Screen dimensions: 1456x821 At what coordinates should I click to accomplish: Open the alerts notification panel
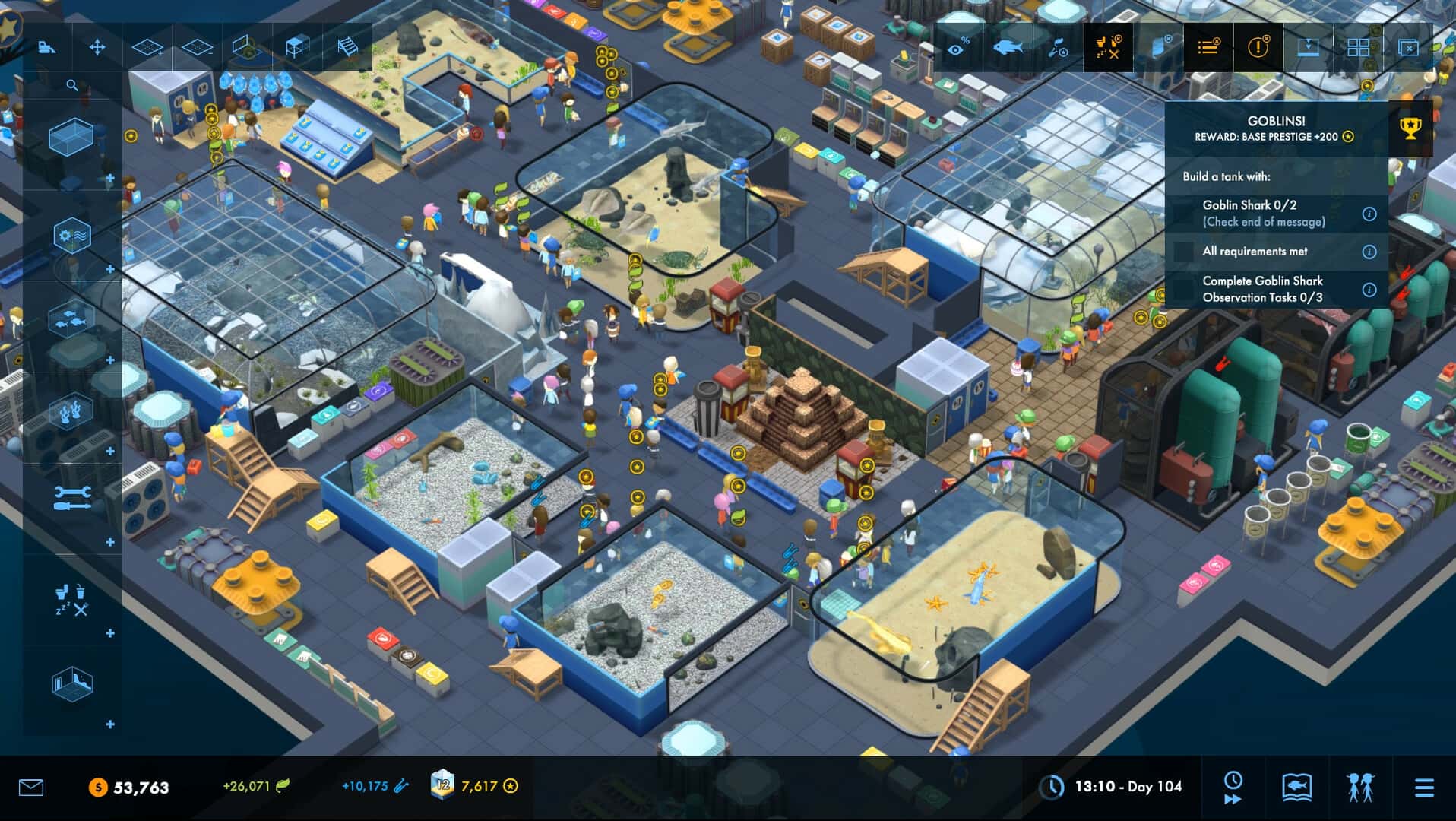1258,47
